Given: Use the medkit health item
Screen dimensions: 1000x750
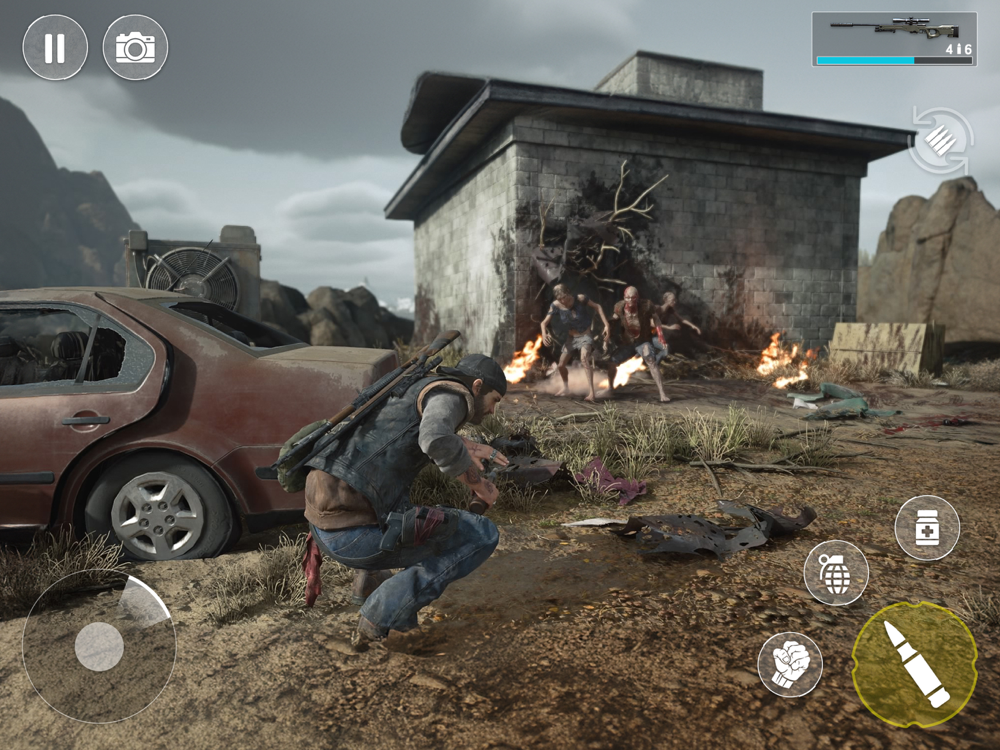Looking at the screenshot, I should click(927, 527).
